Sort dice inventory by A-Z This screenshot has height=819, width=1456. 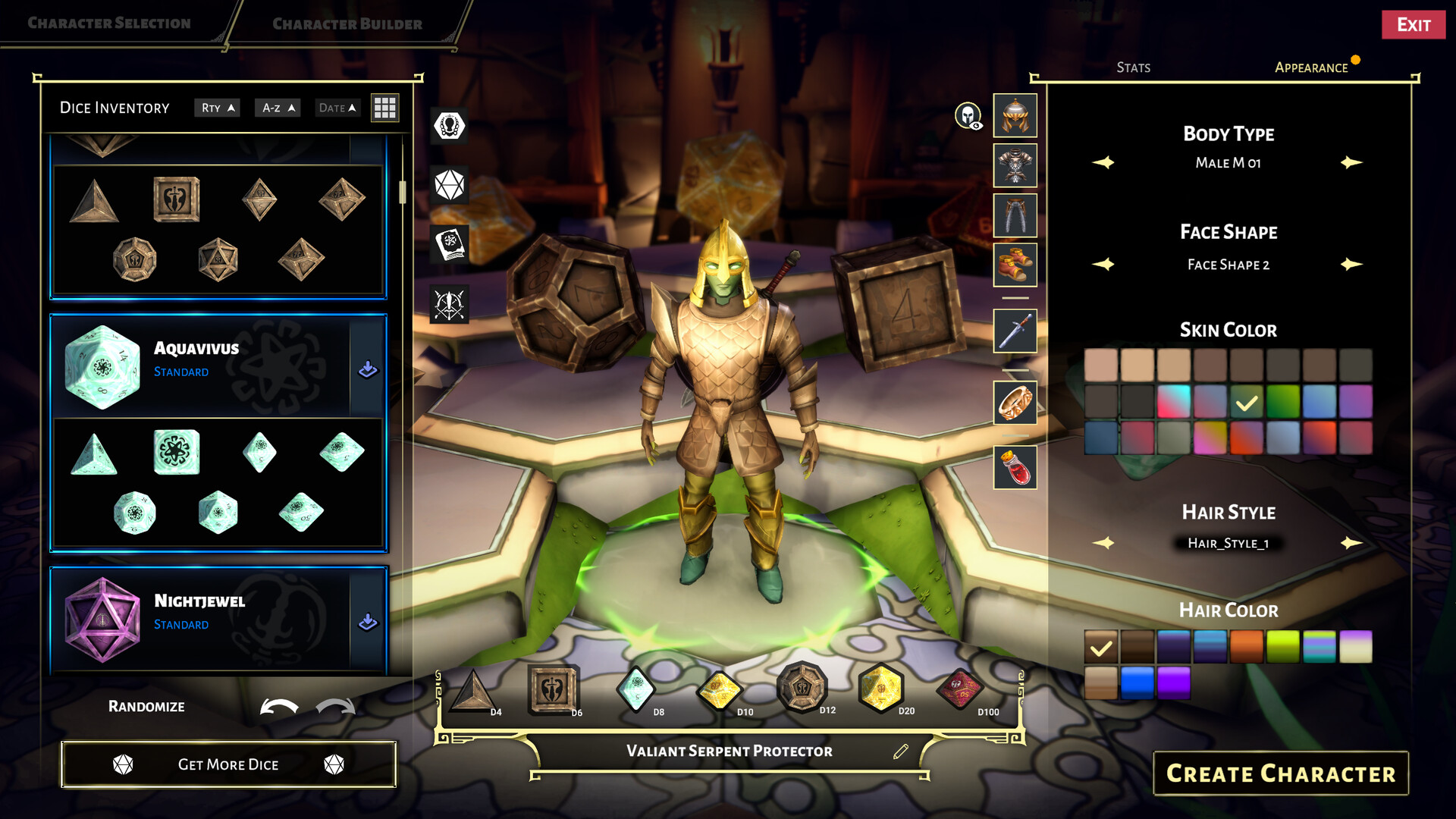click(x=278, y=108)
